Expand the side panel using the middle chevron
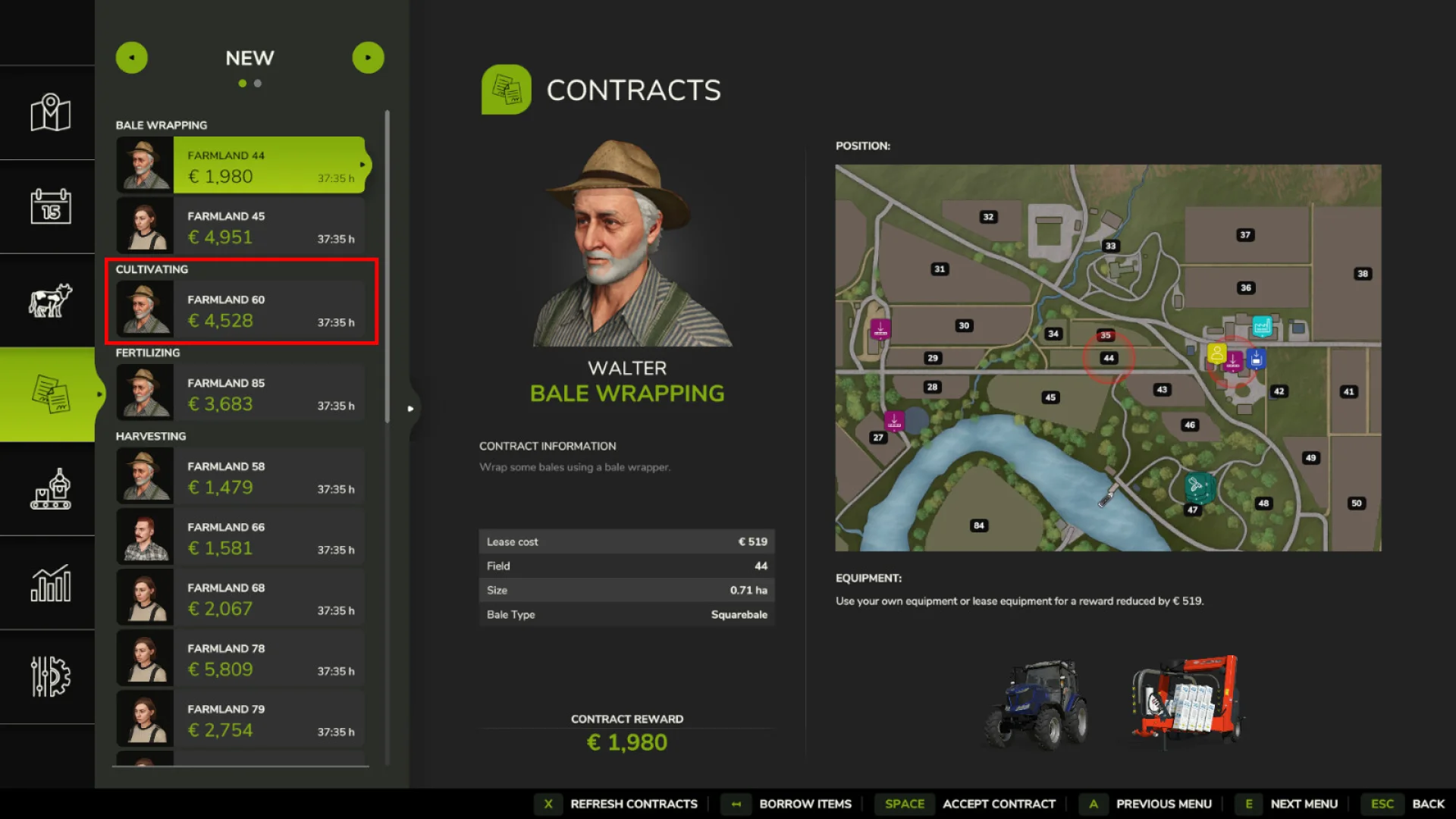Screen dimensions: 1456x819 (x=411, y=409)
